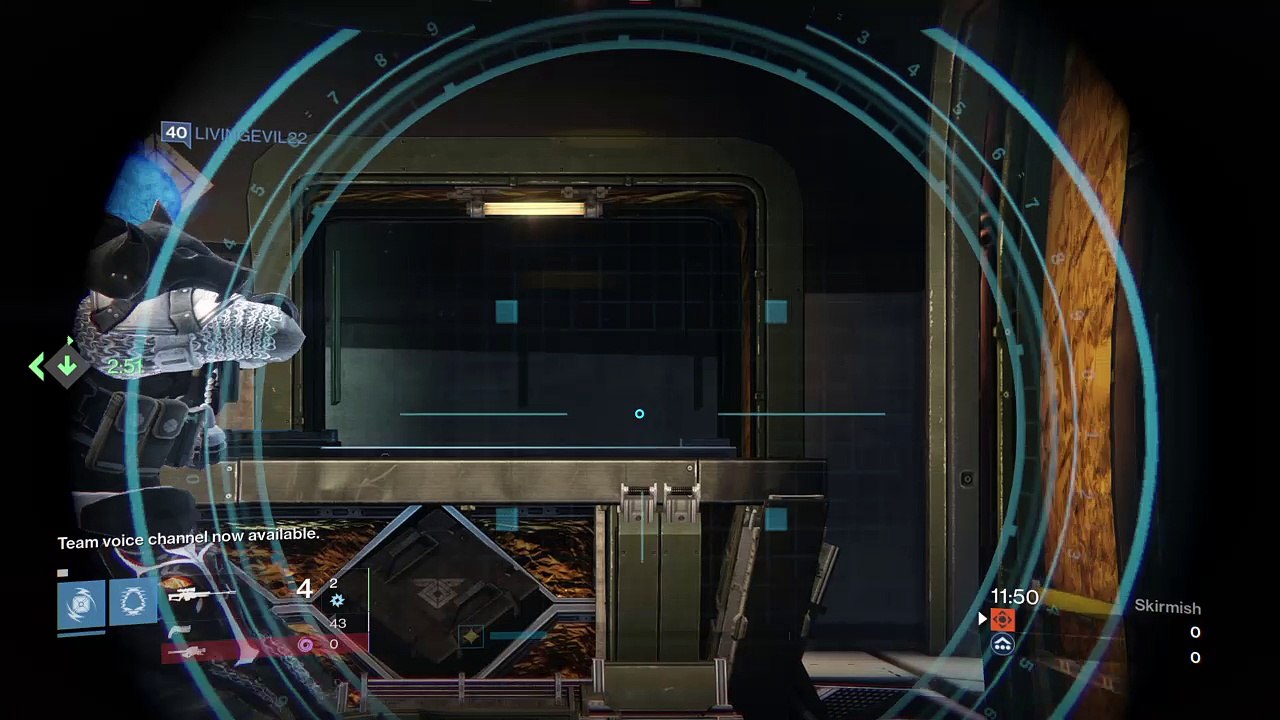Image resolution: width=1280 pixels, height=720 pixels.
Task: Click the purple swirl heavy ammo icon
Action: [305, 645]
